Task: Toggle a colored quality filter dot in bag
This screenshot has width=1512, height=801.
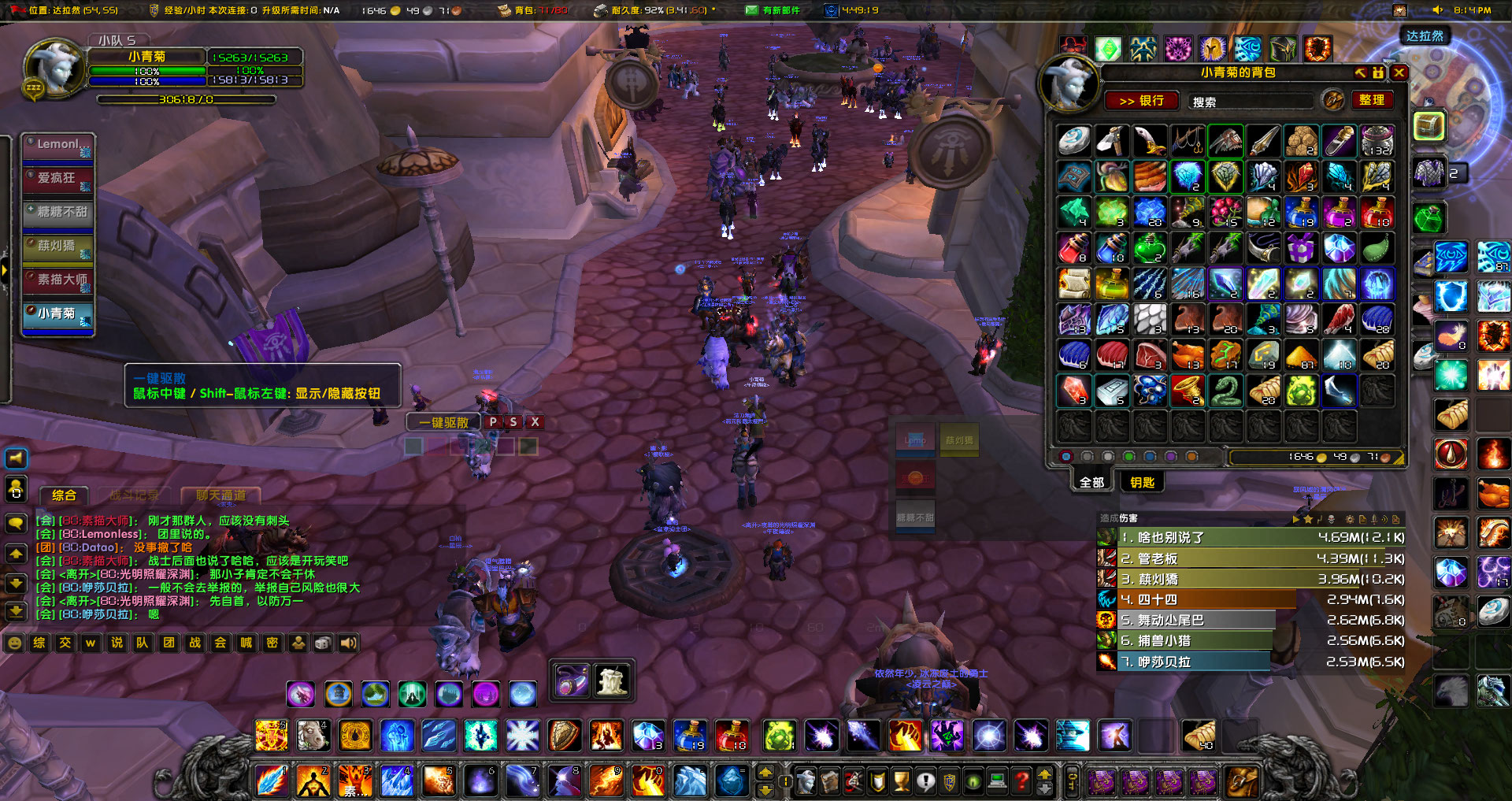Action: click(x=1129, y=457)
